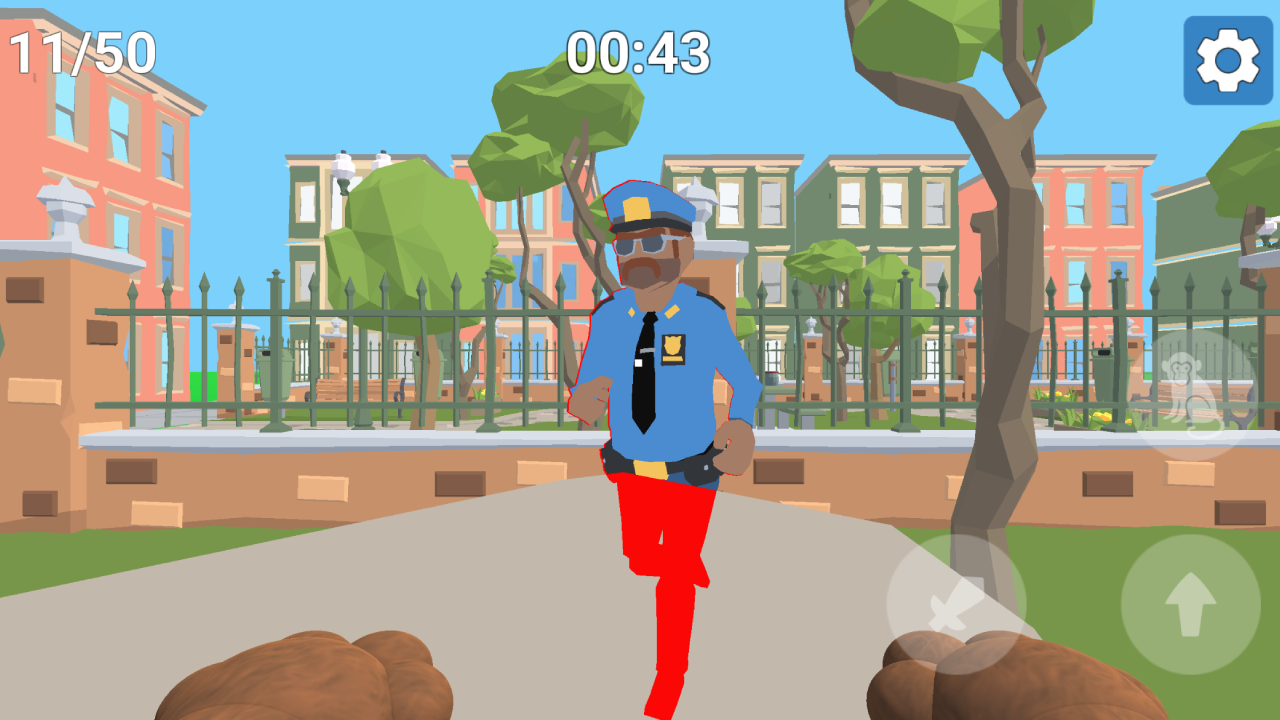Tap the street lamp post

click(345, 170)
